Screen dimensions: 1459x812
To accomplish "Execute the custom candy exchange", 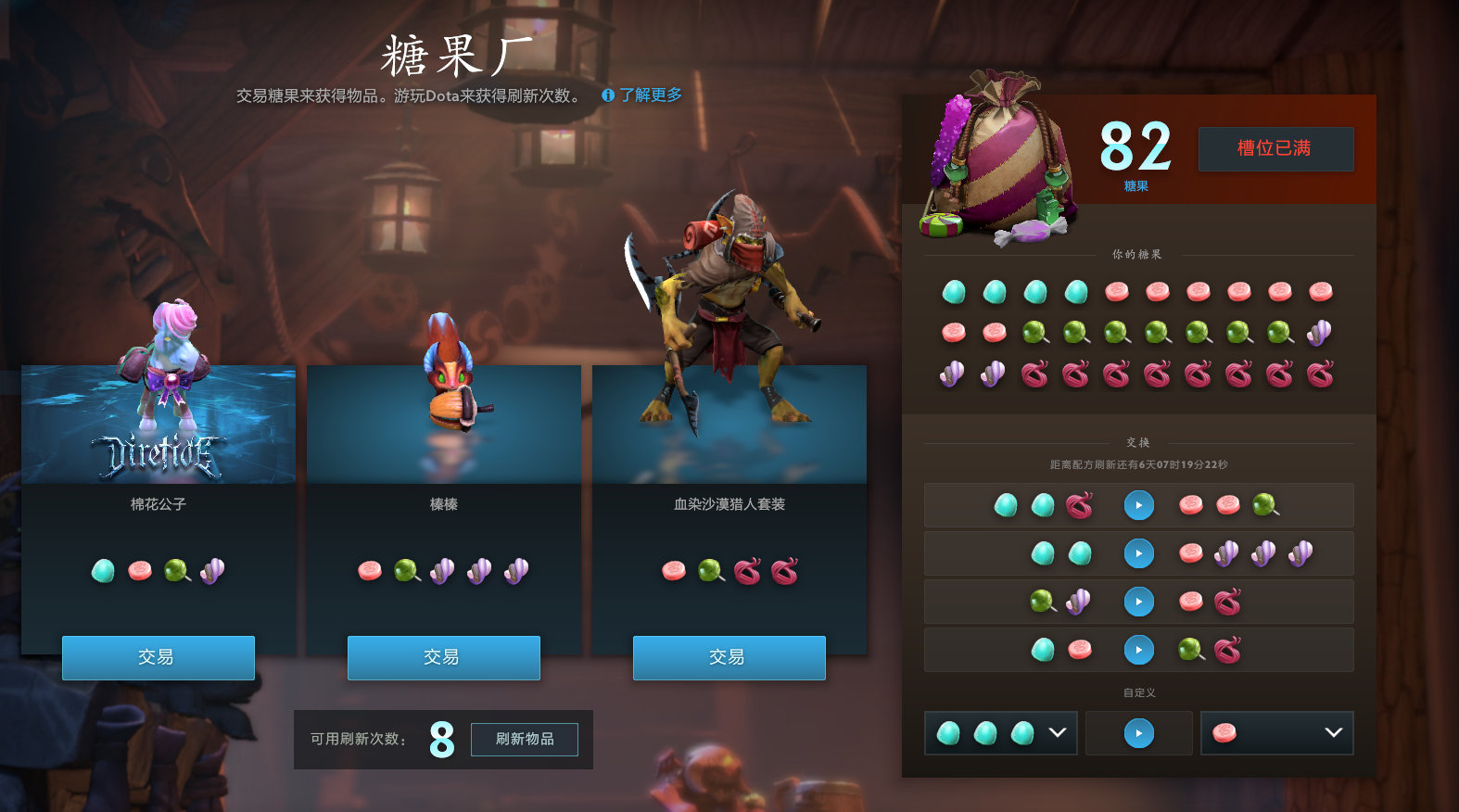I will pyautogui.click(x=1138, y=733).
